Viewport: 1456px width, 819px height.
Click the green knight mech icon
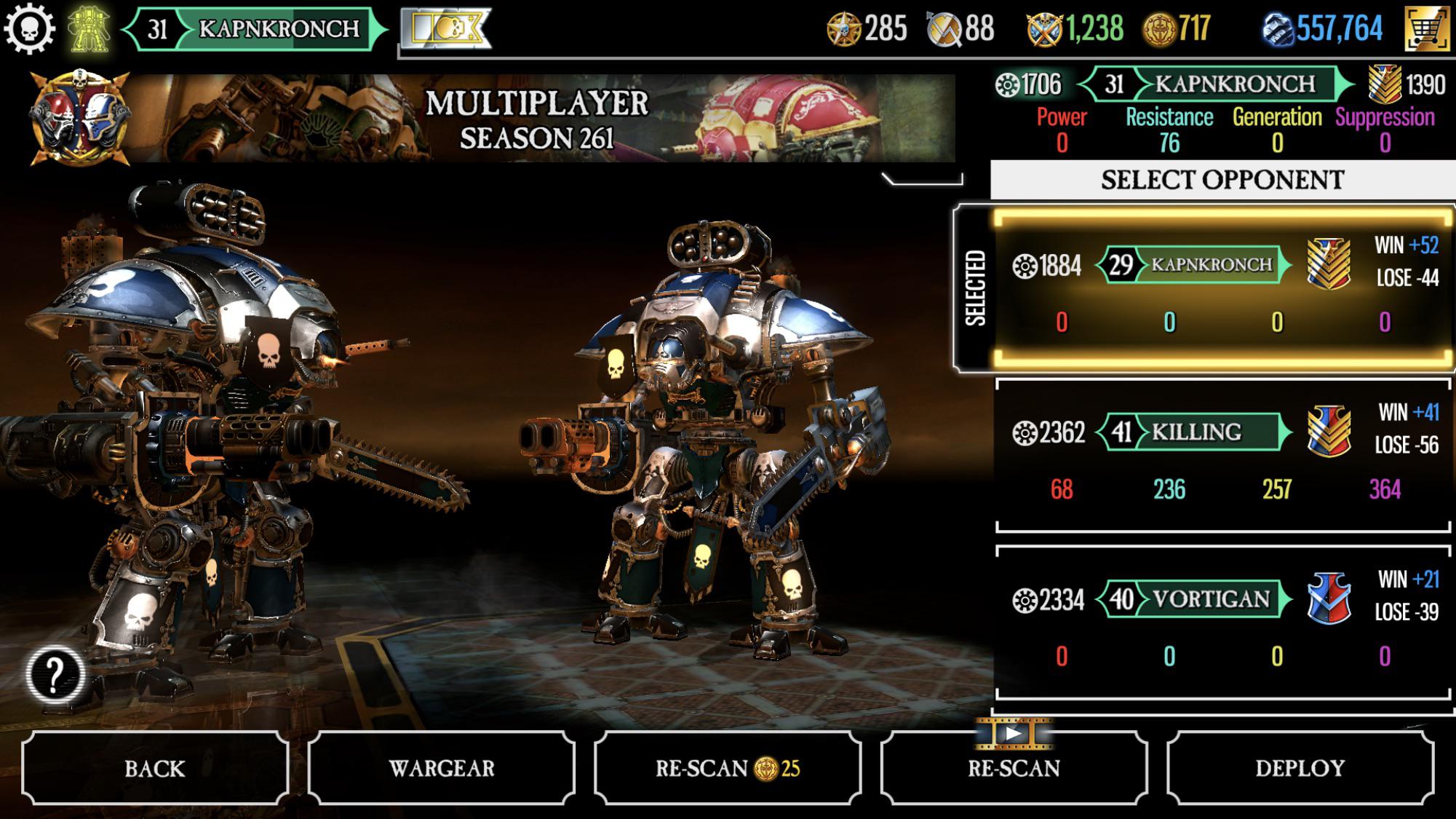pos(89,29)
